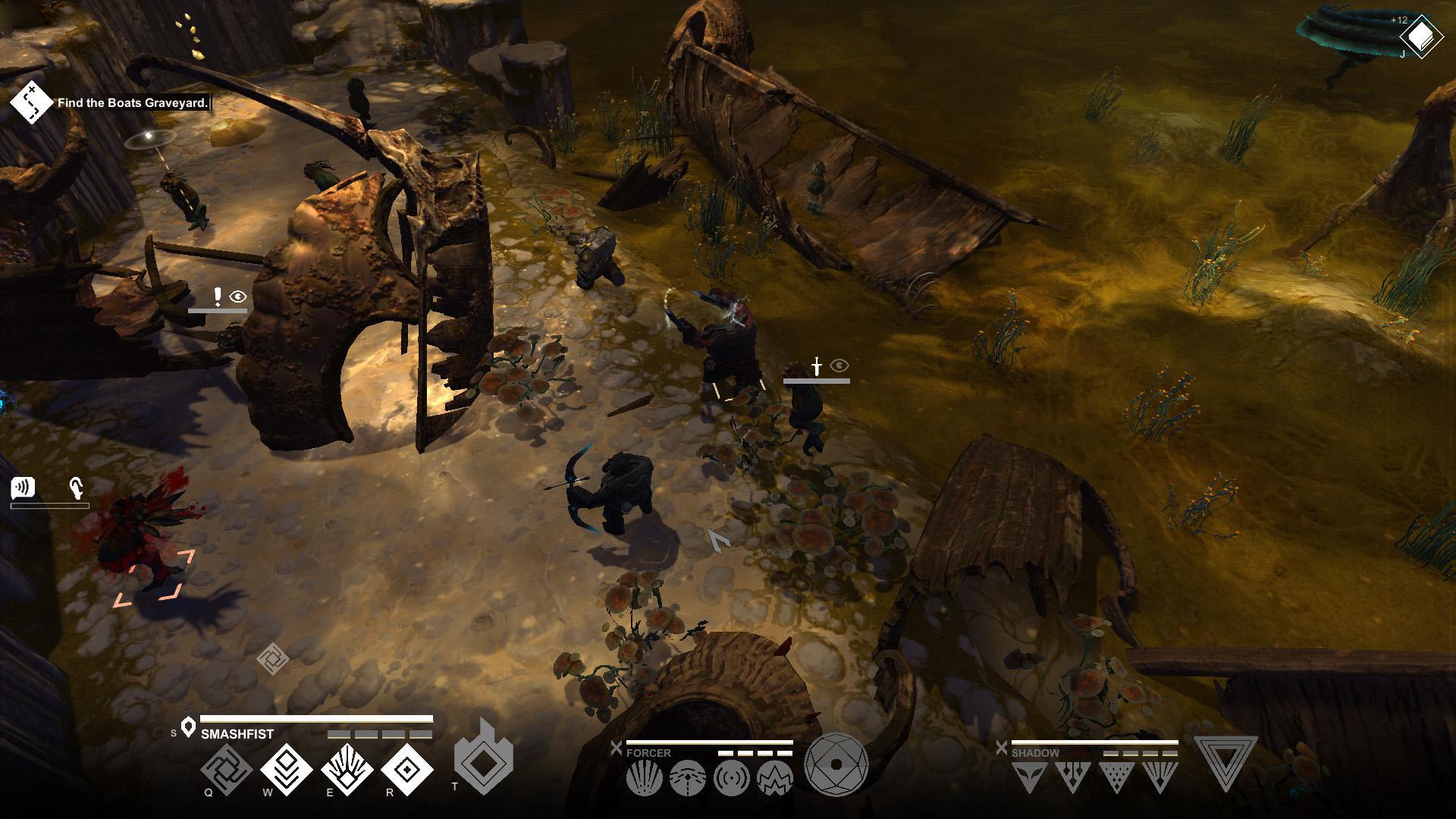Trigger Smashfist's radiating burst diamond ability
The image size is (1456, 819).
[x=347, y=770]
